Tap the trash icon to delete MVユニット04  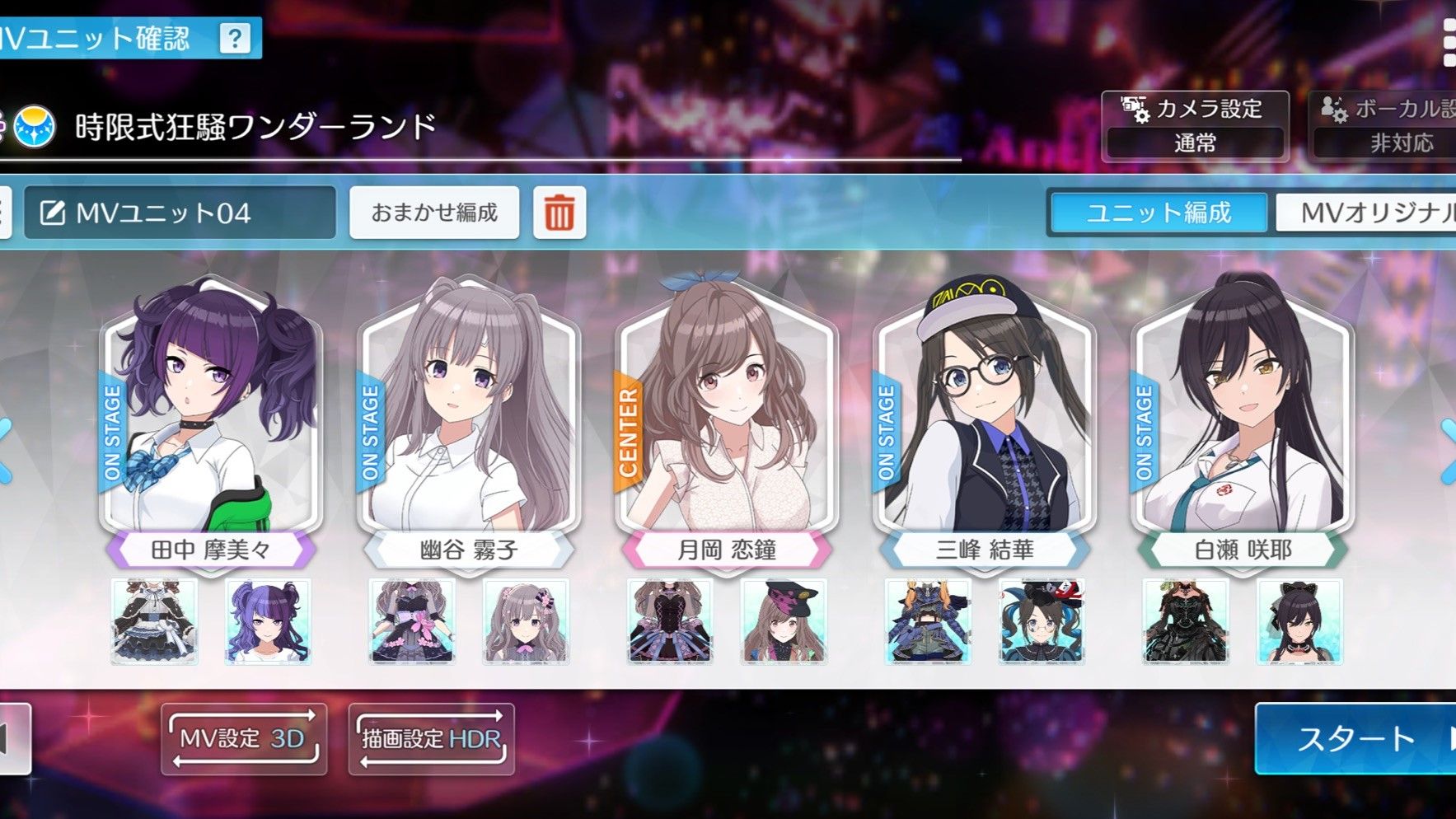coord(559,212)
